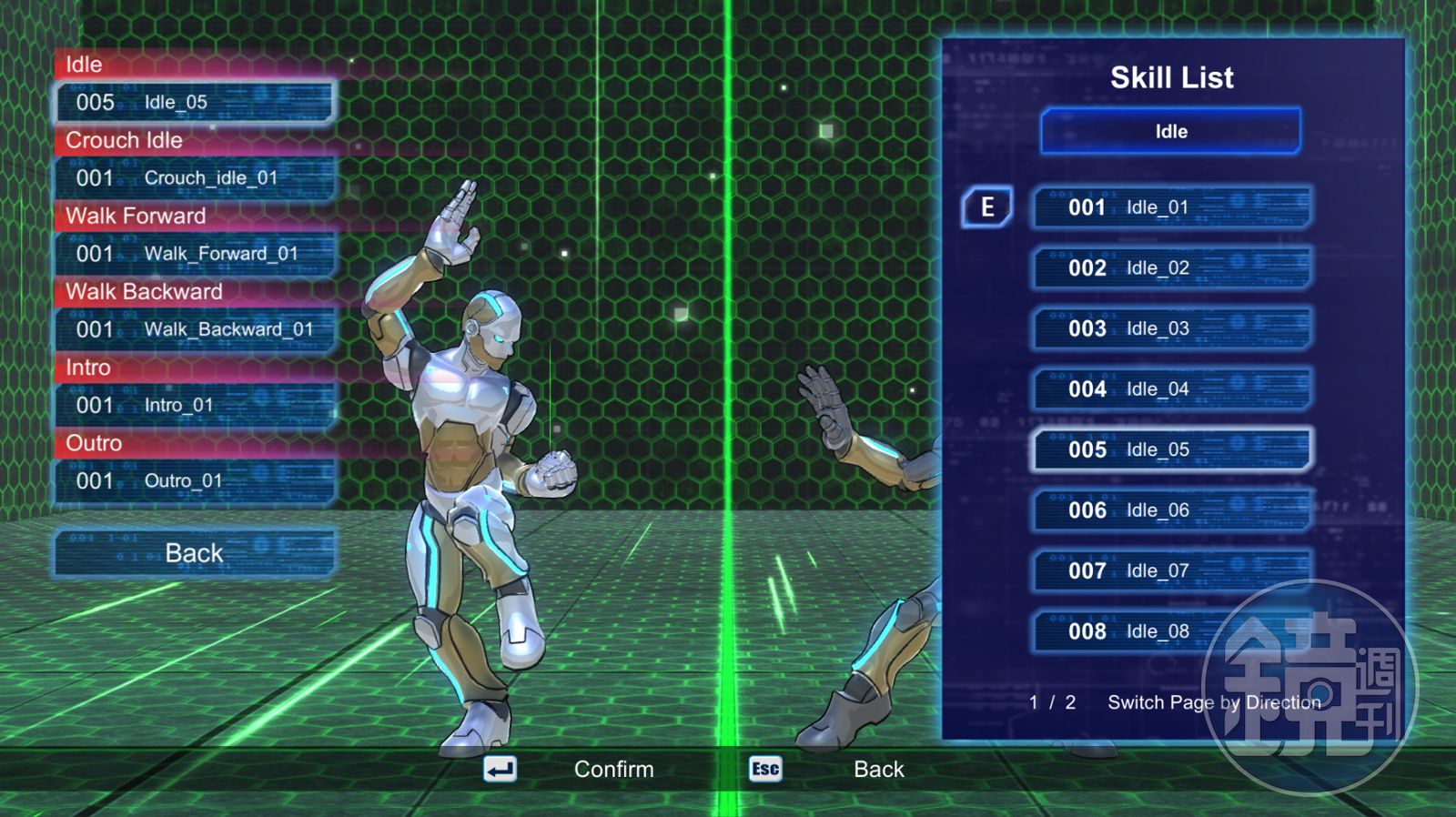The image size is (1456, 817).
Task: Choose skill 002 Idle_02
Action: (1171, 268)
